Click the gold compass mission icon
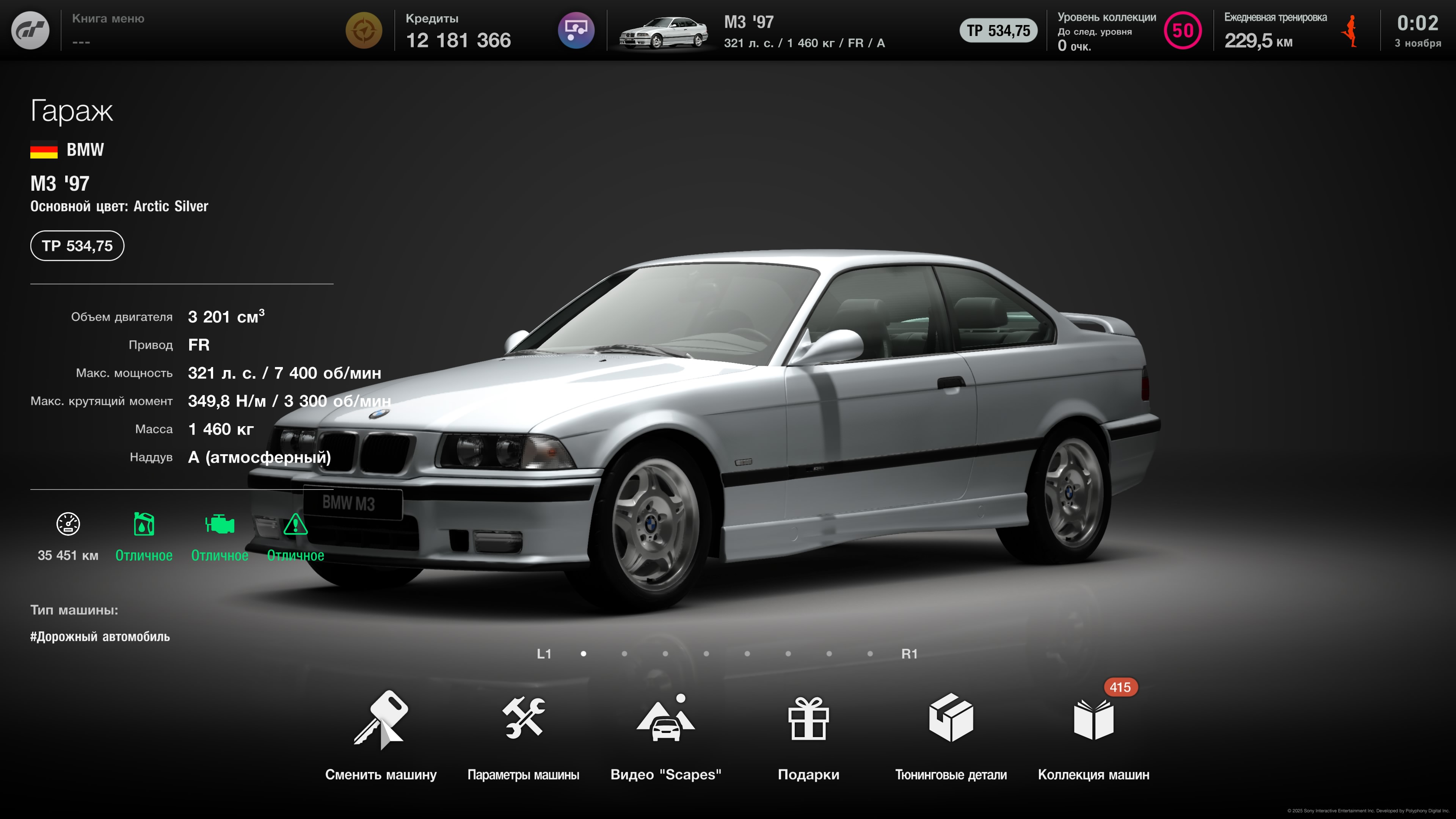1456x819 pixels. (364, 30)
